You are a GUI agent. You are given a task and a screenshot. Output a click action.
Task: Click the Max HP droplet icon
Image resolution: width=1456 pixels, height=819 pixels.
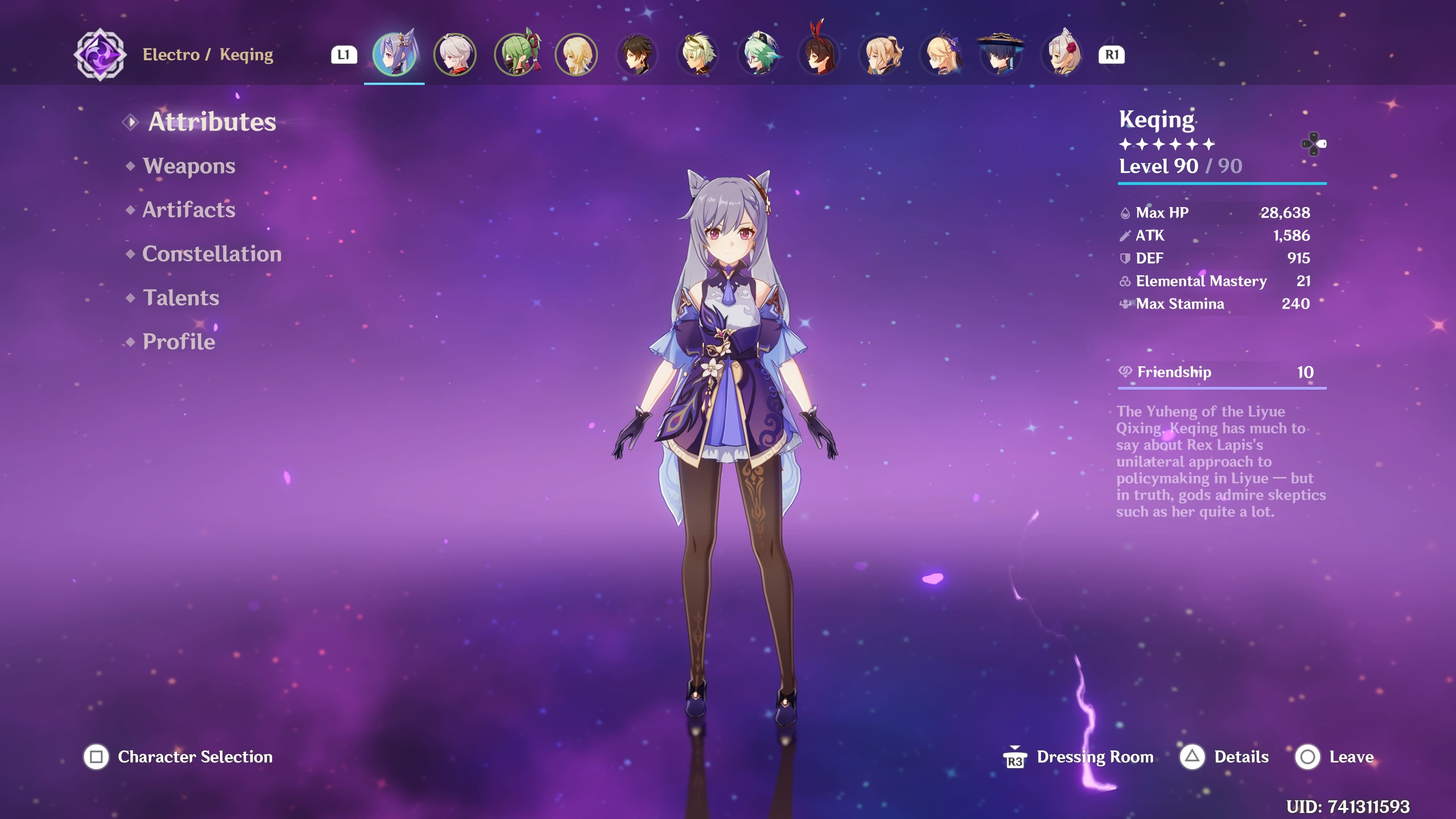[1125, 212]
